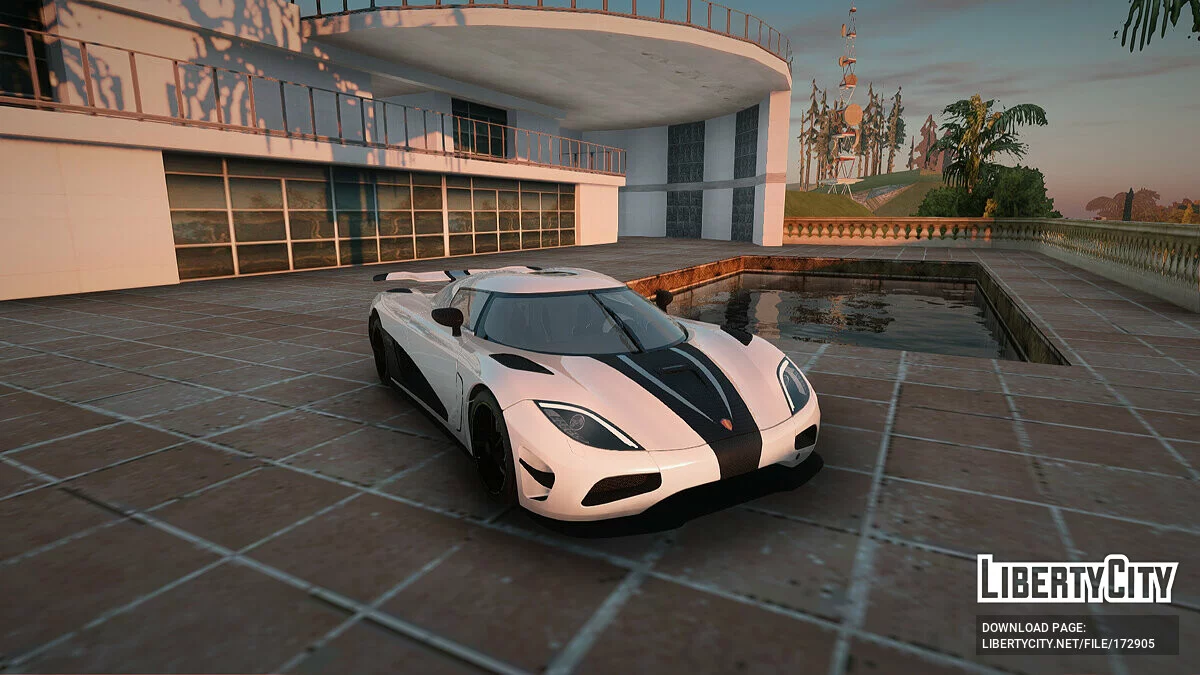Click the LibertyCity logo watermark
This screenshot has width=1200, height=675.
(x=1077, y=579)
